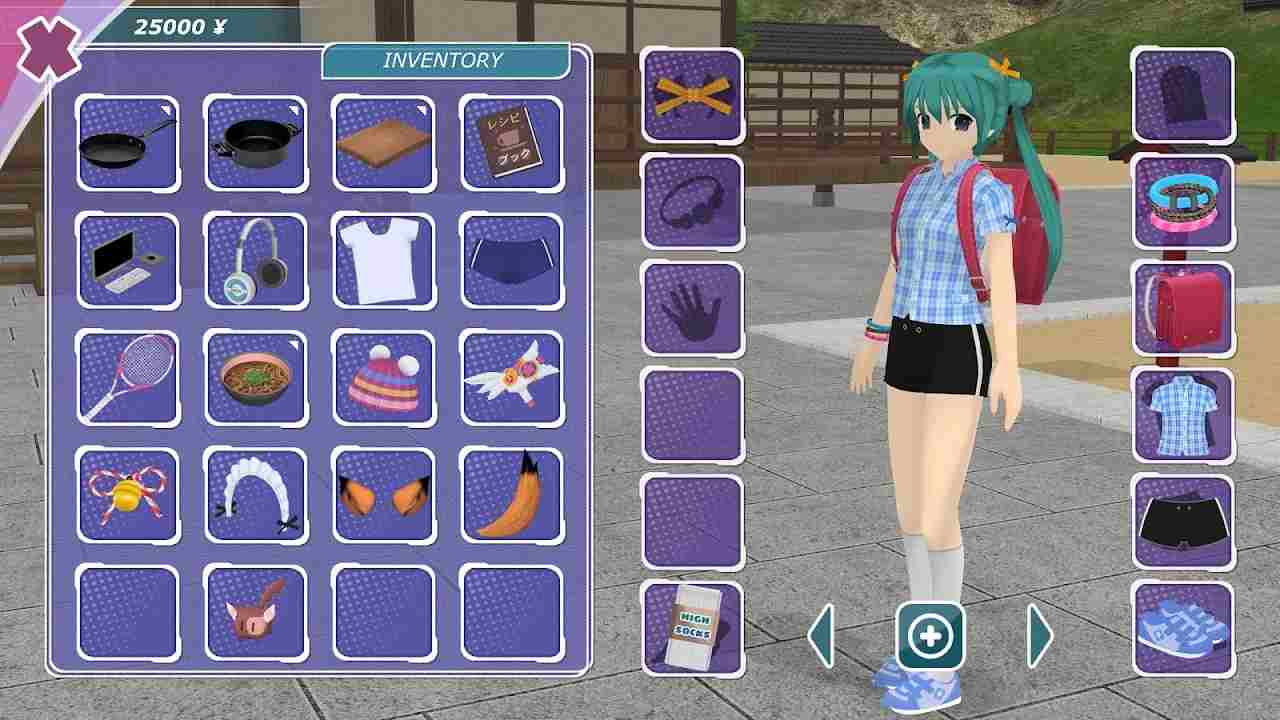Screen dimensions: 1280x720
Task: Select the fox ears accessory
Action: [386, 492]
